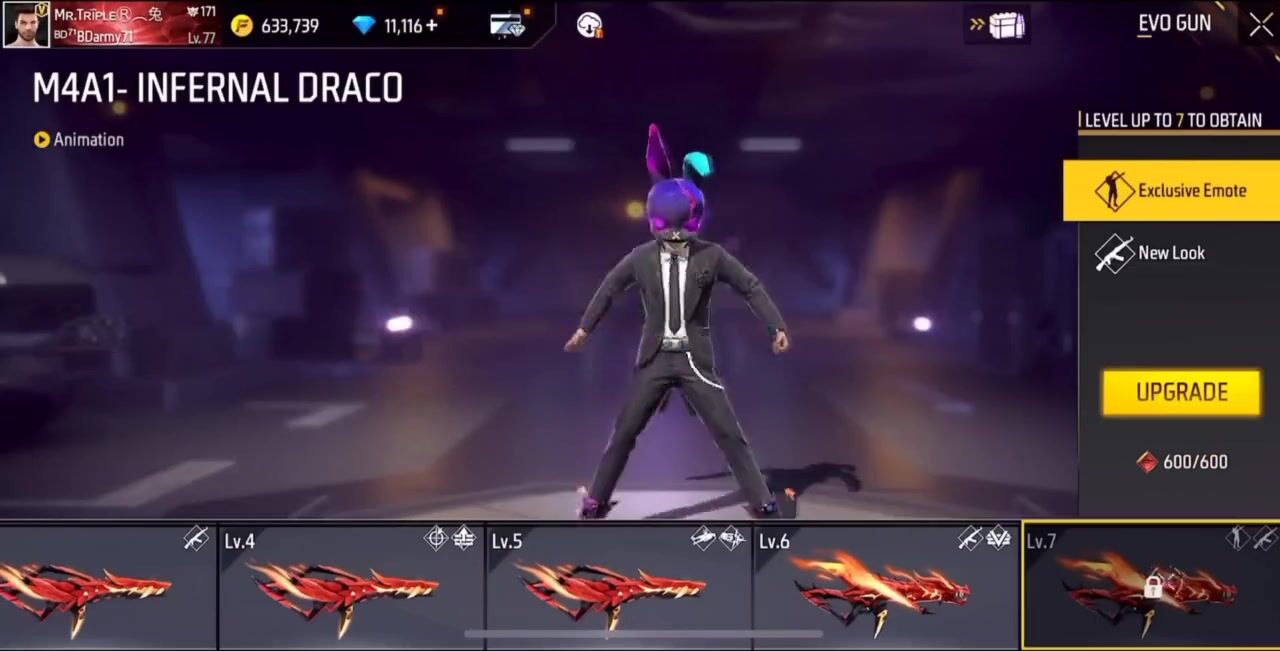Open the player profile avatar
This screenshot has width=1280, height=651.
[26, 24]
